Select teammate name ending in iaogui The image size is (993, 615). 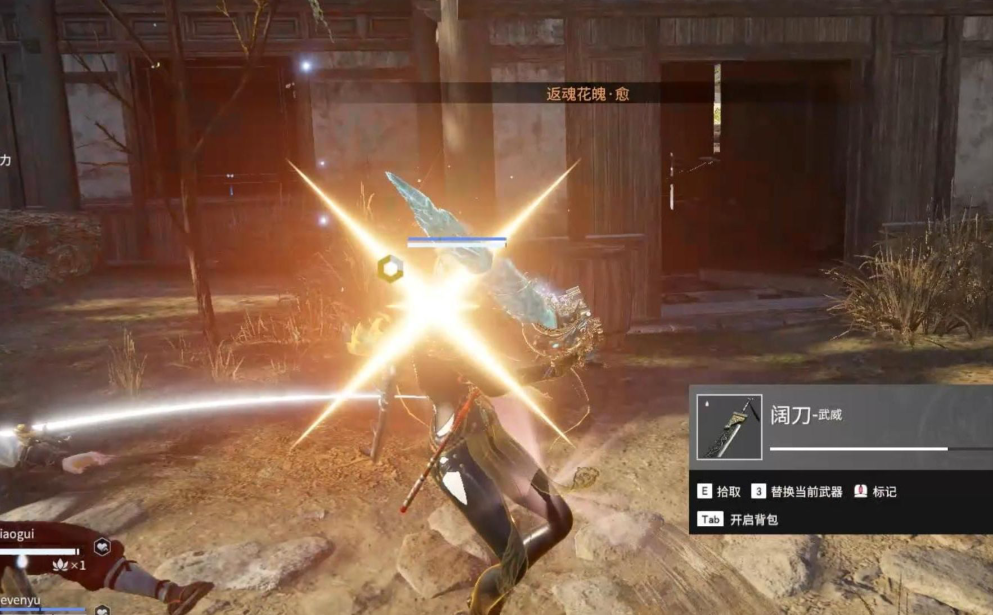17,534
